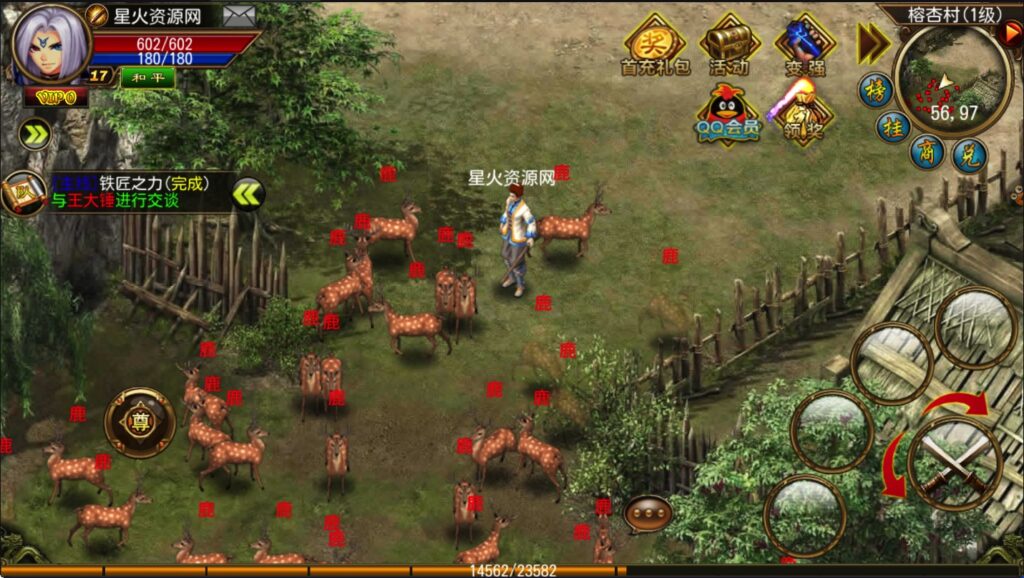Activate the 挂 auto-battle button
This screenshot has width=1024, height=578.
pyautogui.click(x=892, y=127)
